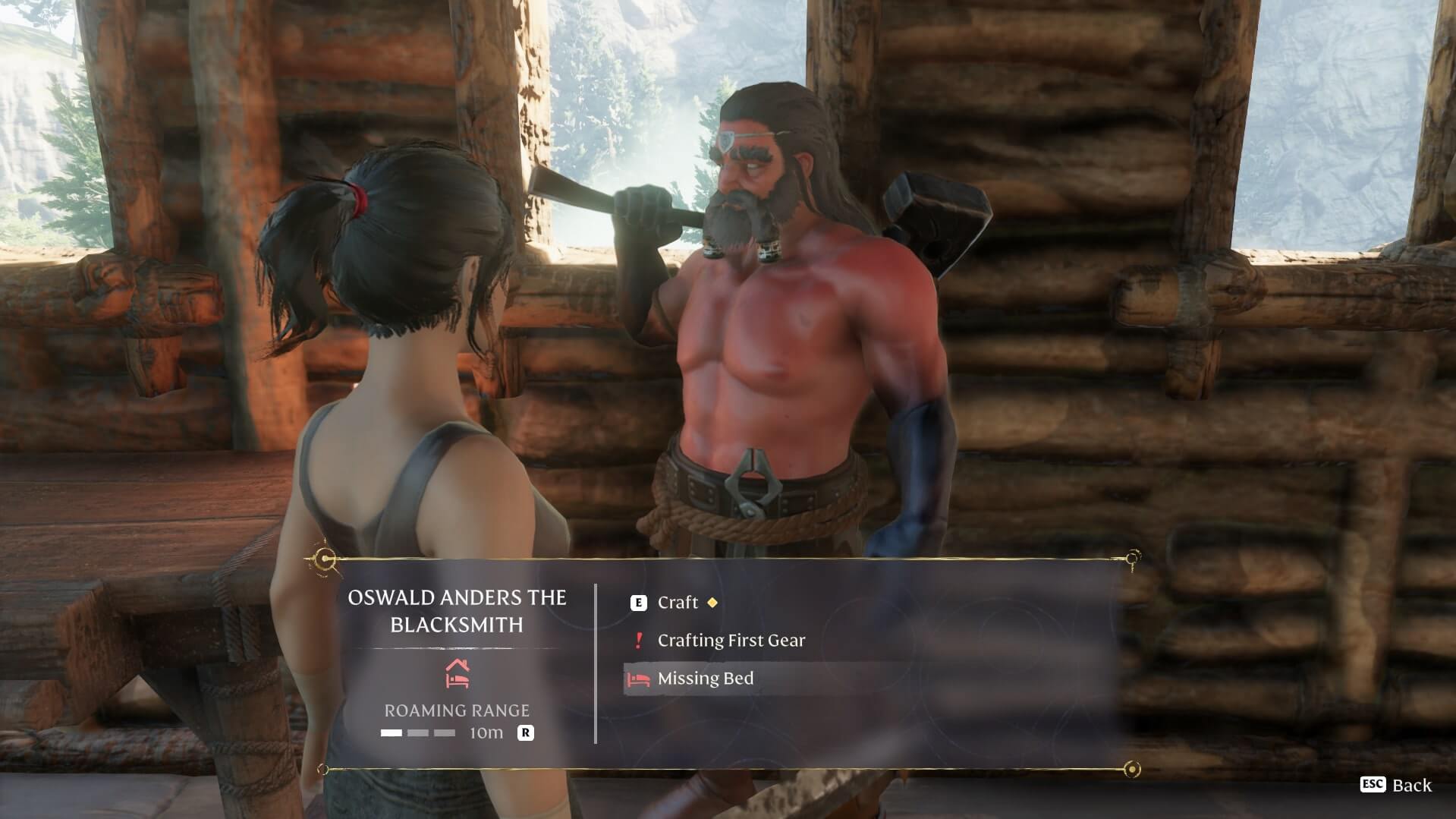This screenshot has width=1456, height=819.
Task: Open the Craft option
Action: pos(678,603)
